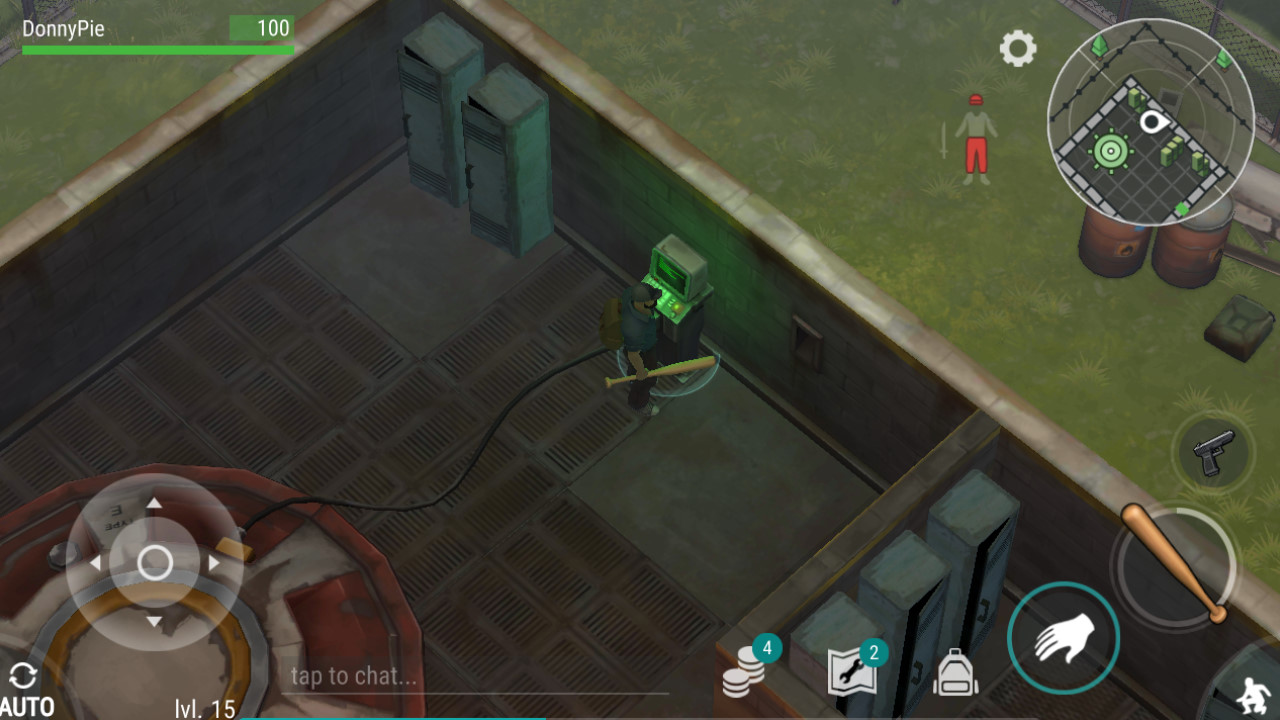Screen dimensions: 1280x720
Task: Open the blueprint crafting menu
Action: pyautogui.click(x=853, y=671)
